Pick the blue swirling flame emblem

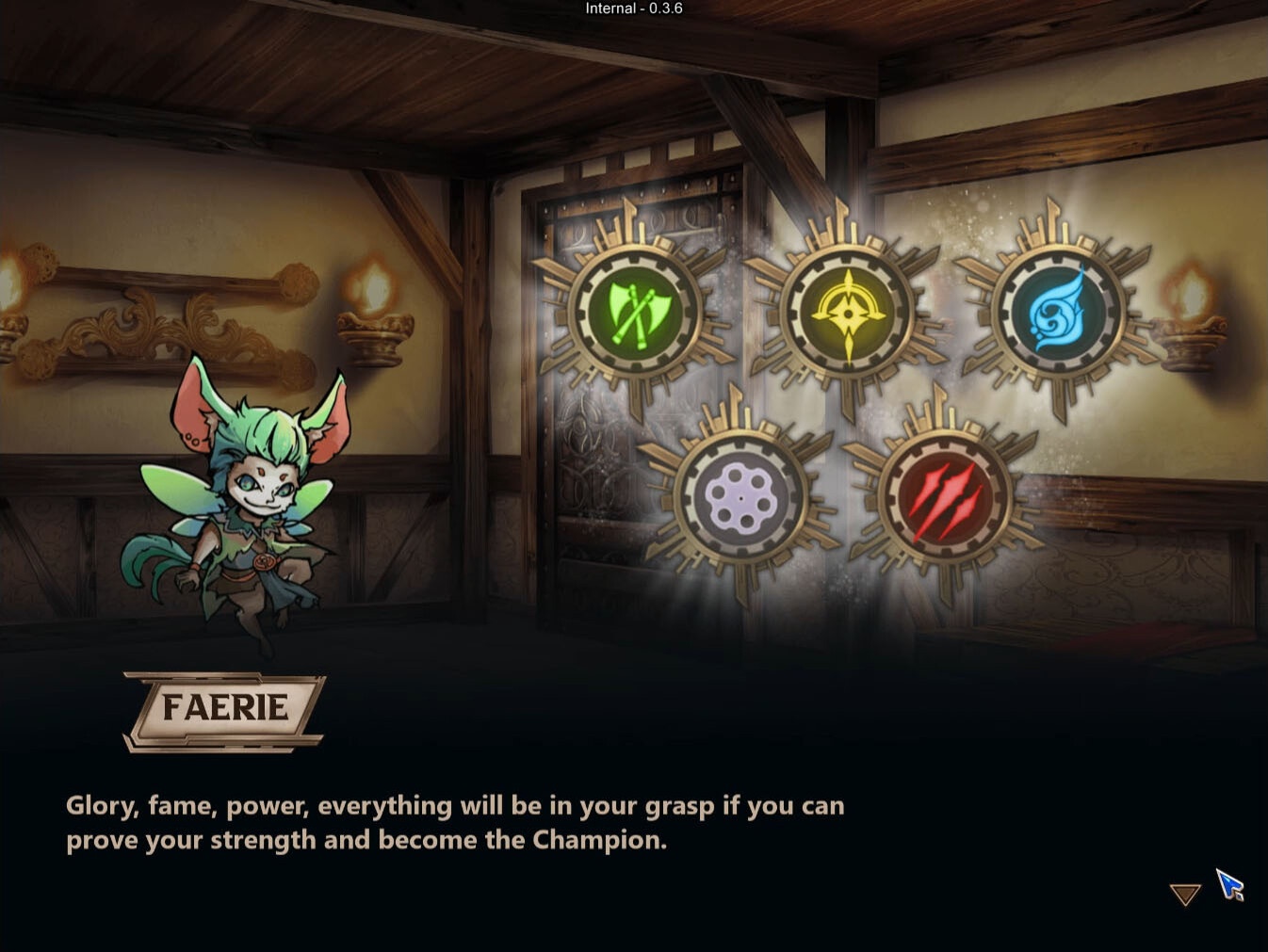pos(1058,310)
